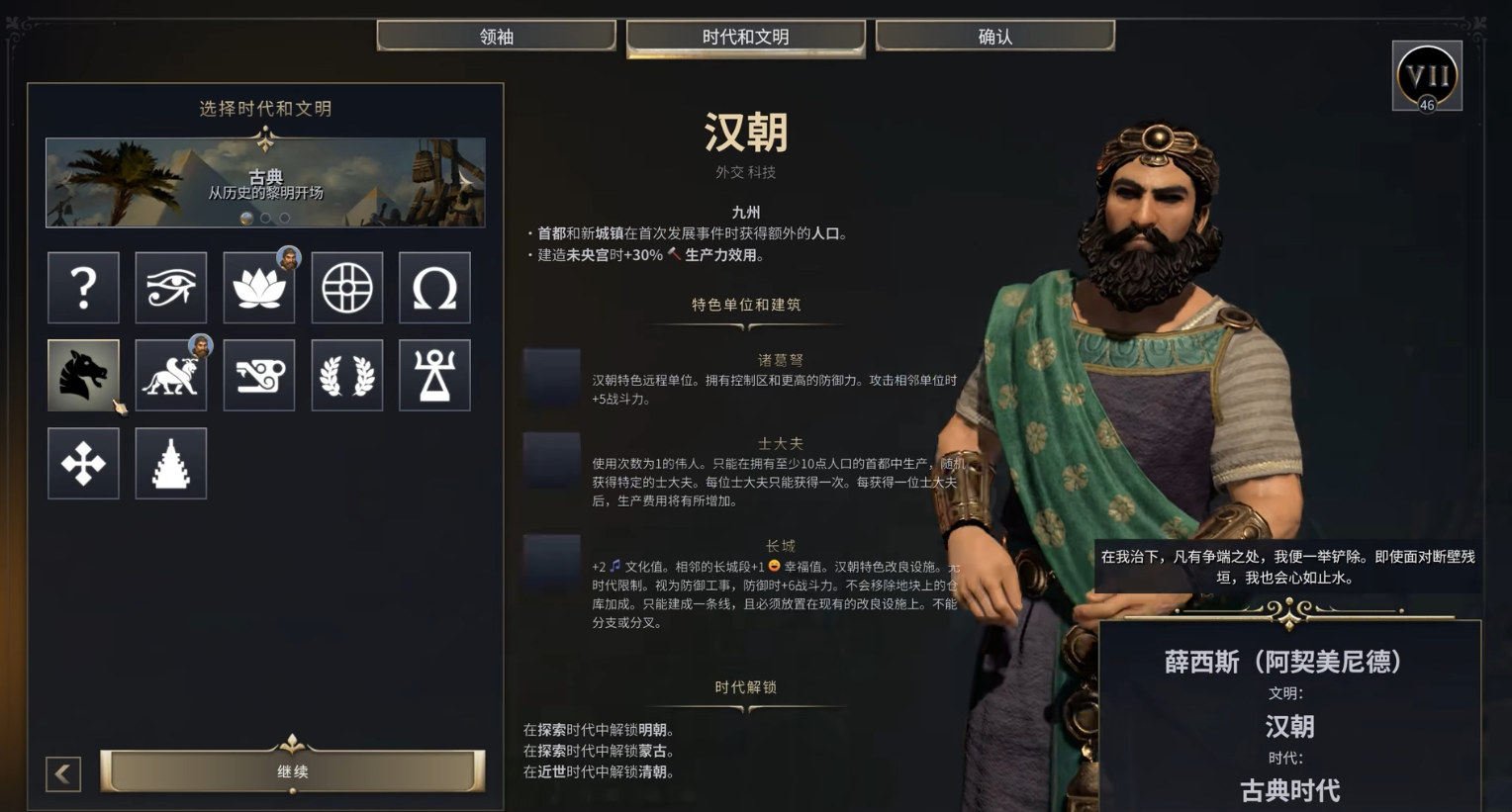Select the four-pointed cross civilization icon
1512x812 pixels.
pos(83,463)
